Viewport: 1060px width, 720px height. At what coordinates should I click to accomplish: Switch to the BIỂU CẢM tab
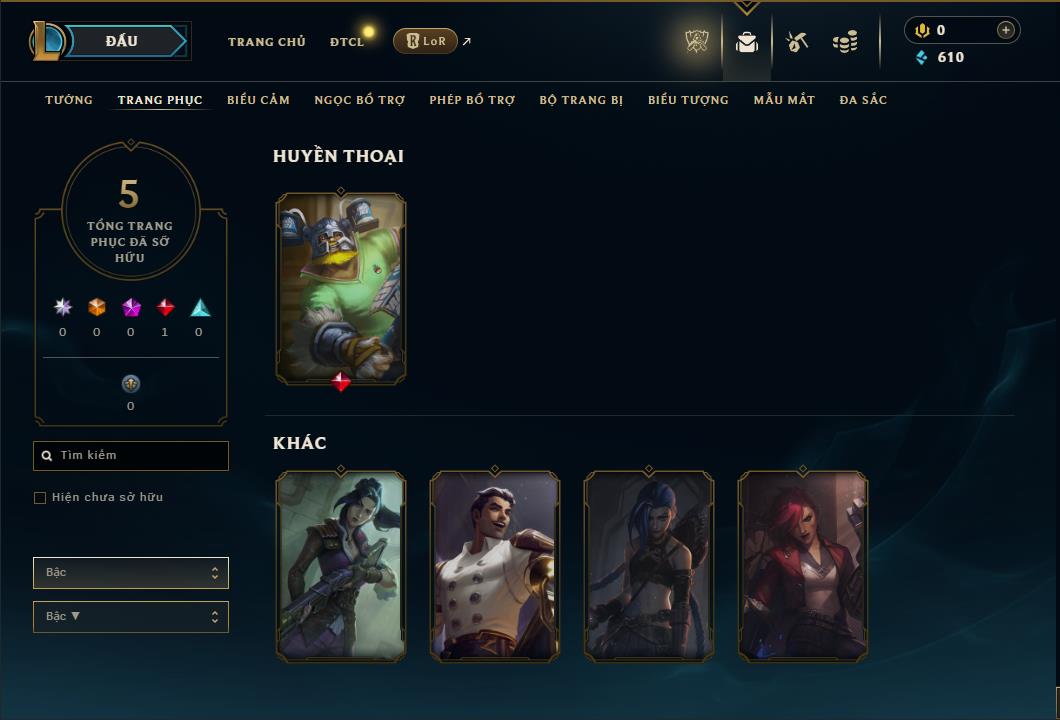tap(258, 100)
